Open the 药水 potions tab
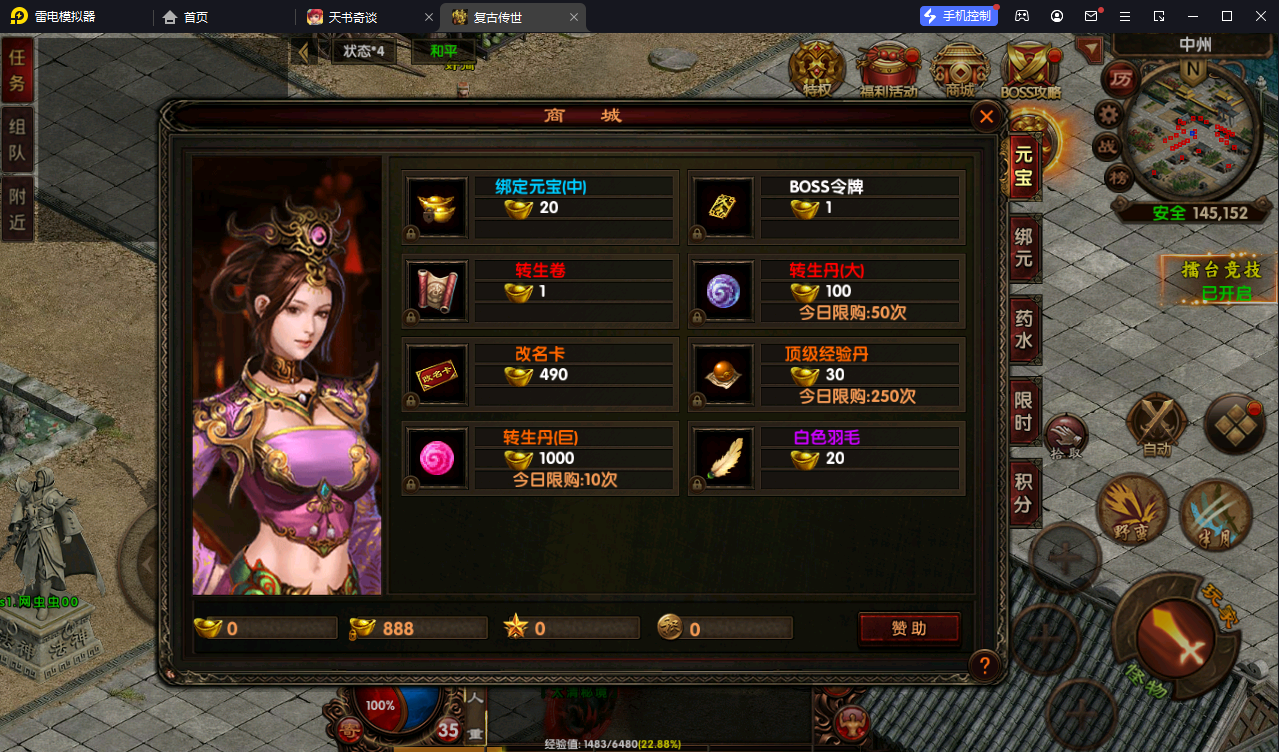This screenshot has height=752, width=1279. [x=1024, y=331]
